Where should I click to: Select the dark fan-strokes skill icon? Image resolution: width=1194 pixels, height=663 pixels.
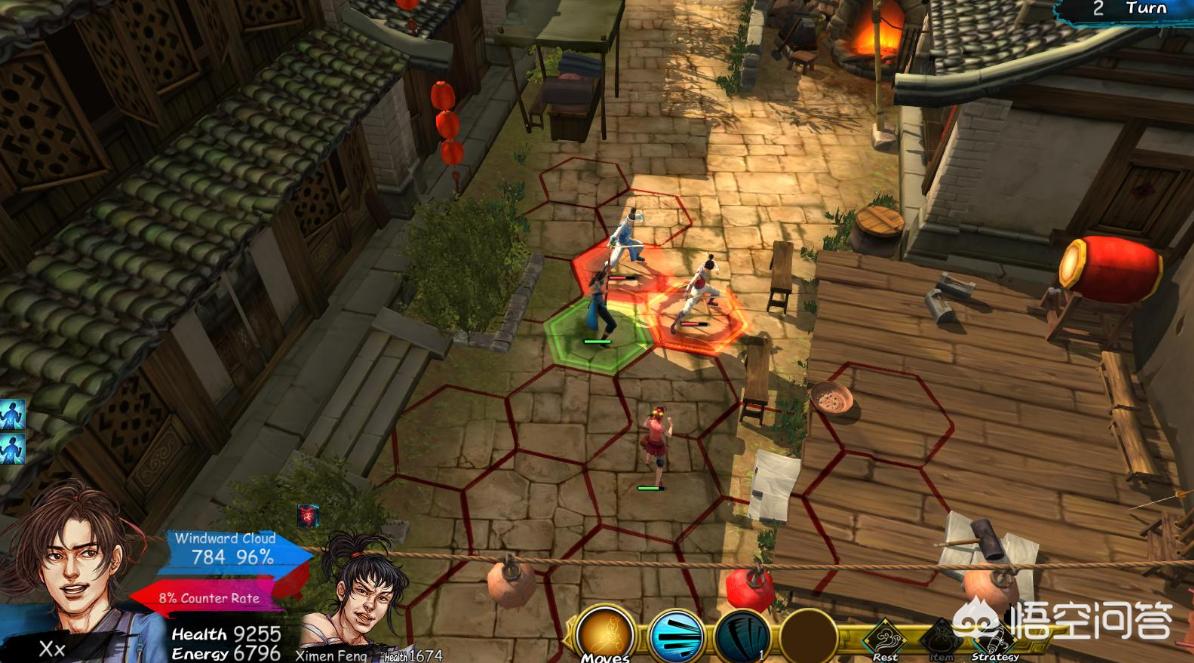pyautogui.click(x=742, y=636)
